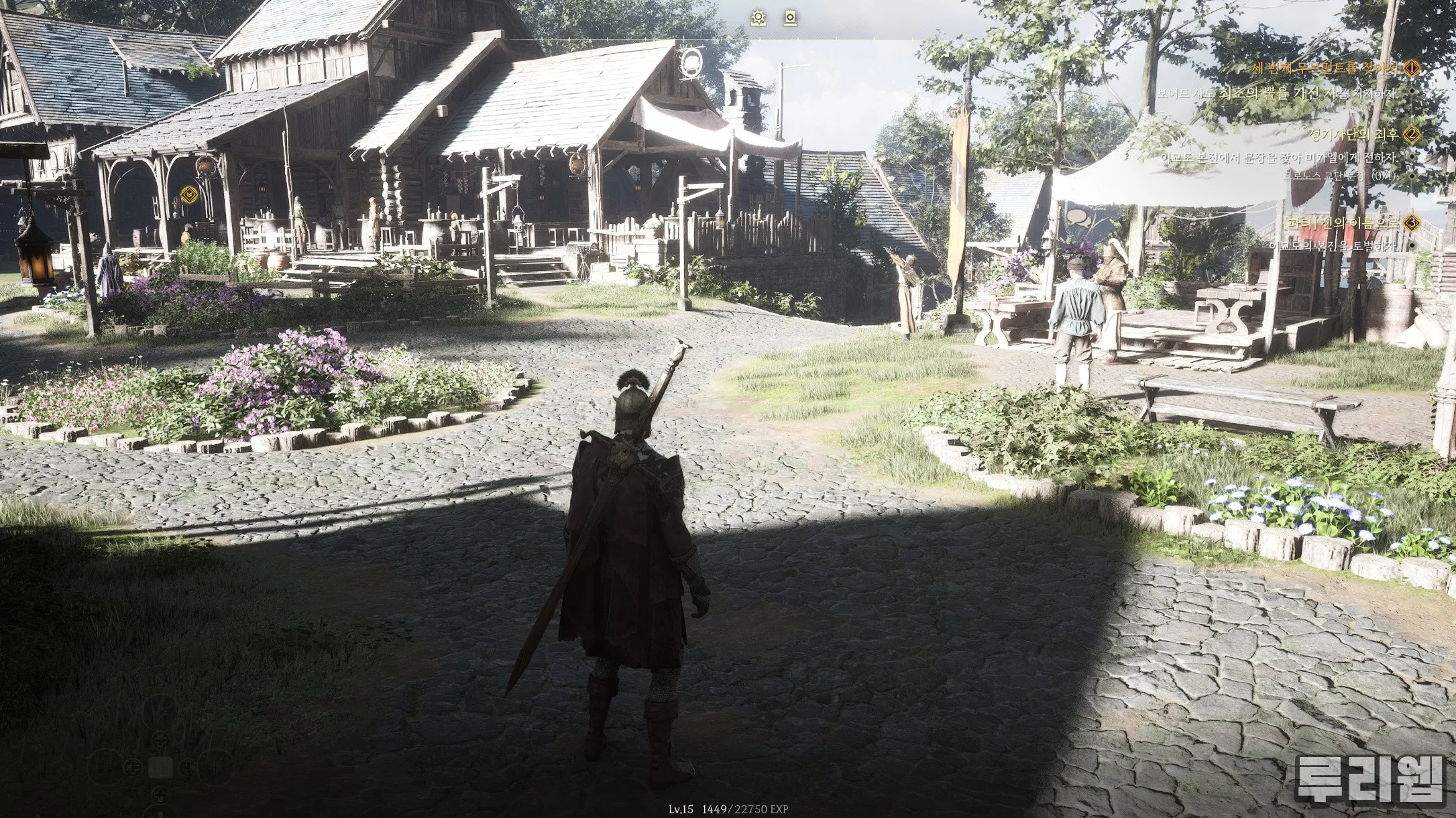Open the '성기사단의 최후' tracked quest
The width and height of the screenshot is (1456, 818).
(x=1355, y=135)
